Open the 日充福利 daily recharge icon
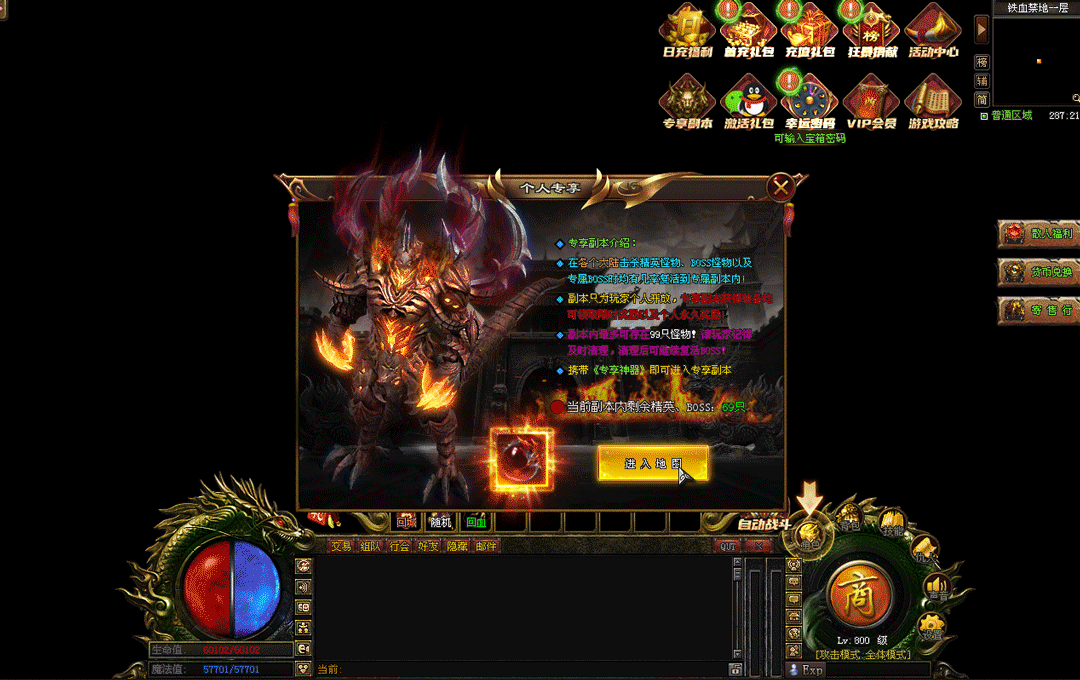The height and width of the screenshot is (680, 1080). (688, 30)
